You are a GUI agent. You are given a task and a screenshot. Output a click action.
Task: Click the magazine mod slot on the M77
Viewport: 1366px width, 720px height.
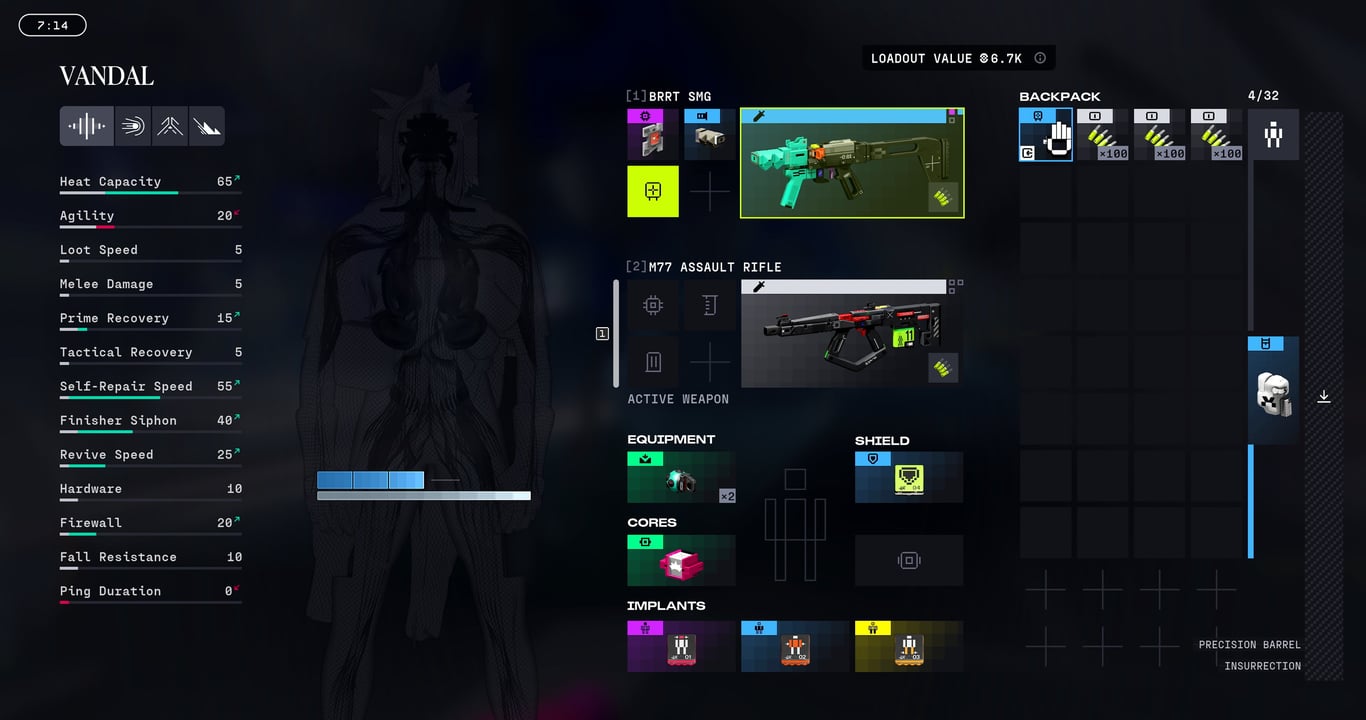[x=710, y=305]
